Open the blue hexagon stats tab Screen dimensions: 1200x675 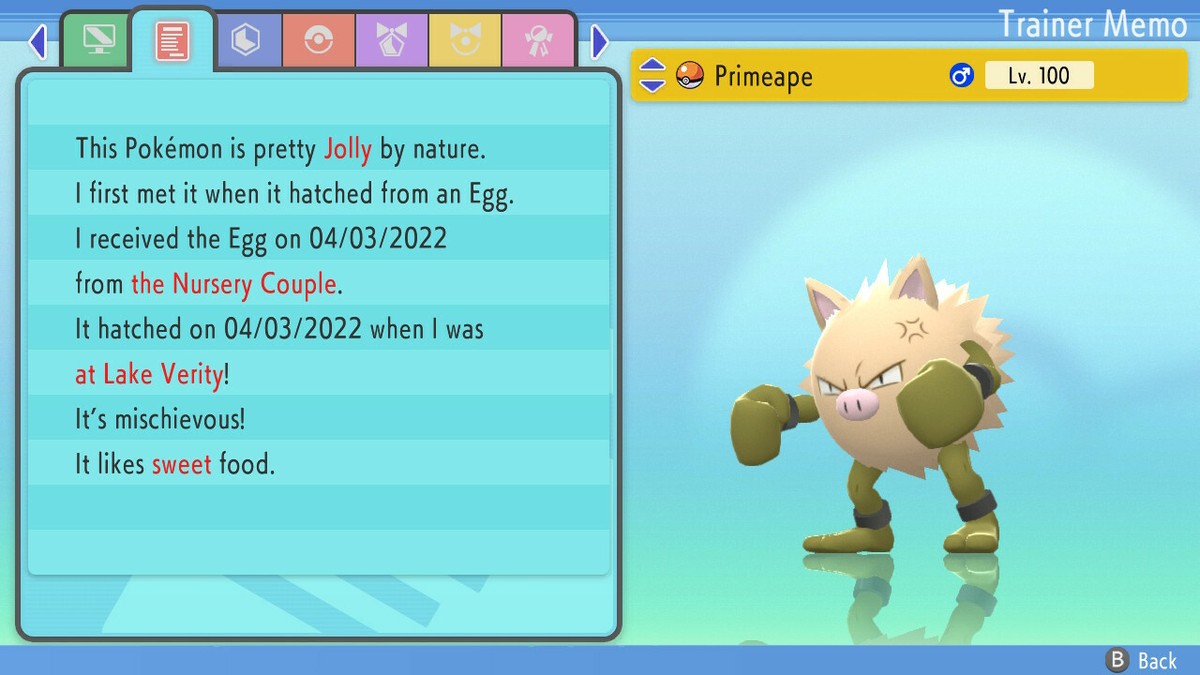245,41
